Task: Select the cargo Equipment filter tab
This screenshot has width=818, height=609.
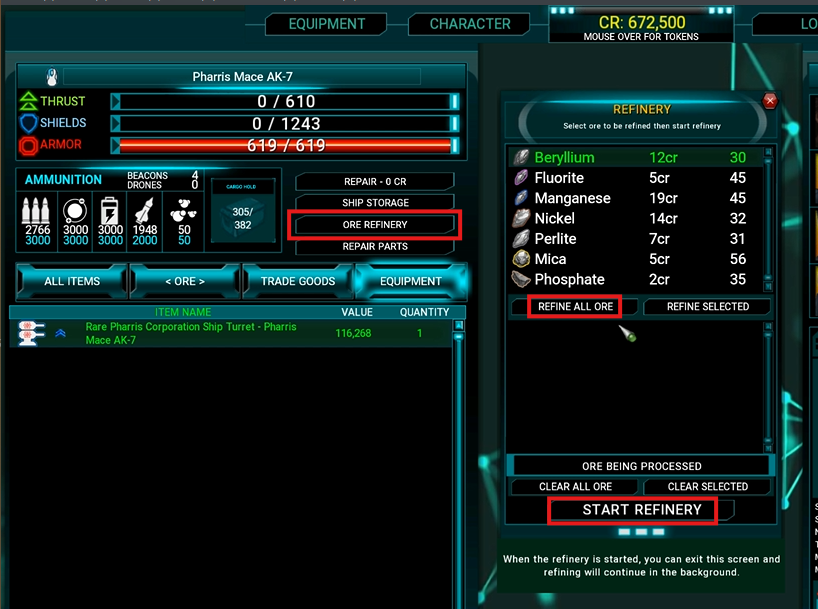Action: 410,281
